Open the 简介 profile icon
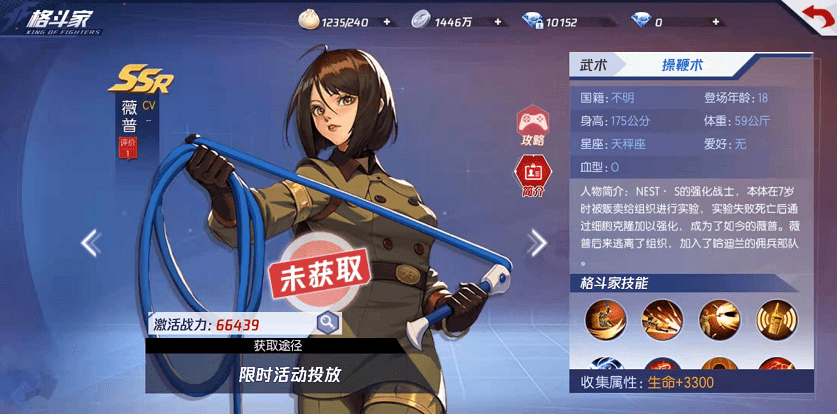837x414 pixels. tap(531, 173)
